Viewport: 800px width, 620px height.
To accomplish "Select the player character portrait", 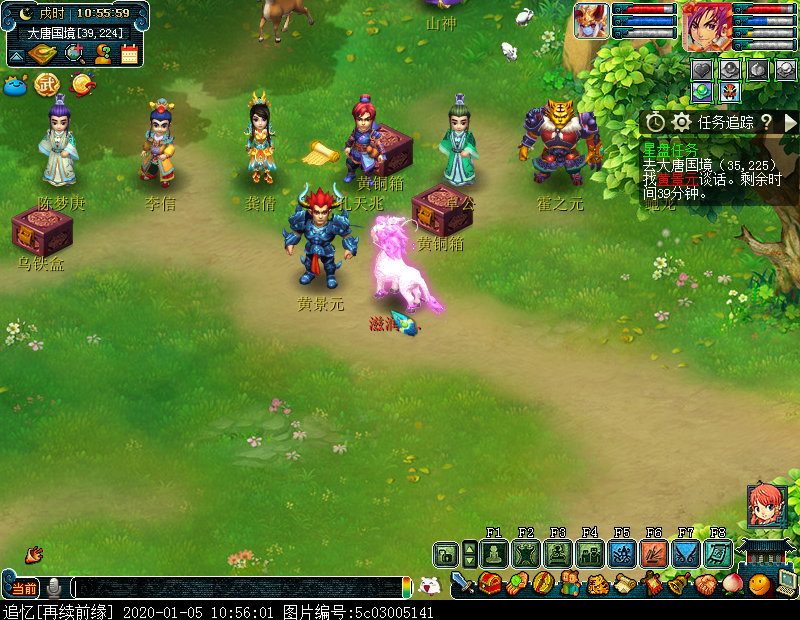I will tap(706, 25).
